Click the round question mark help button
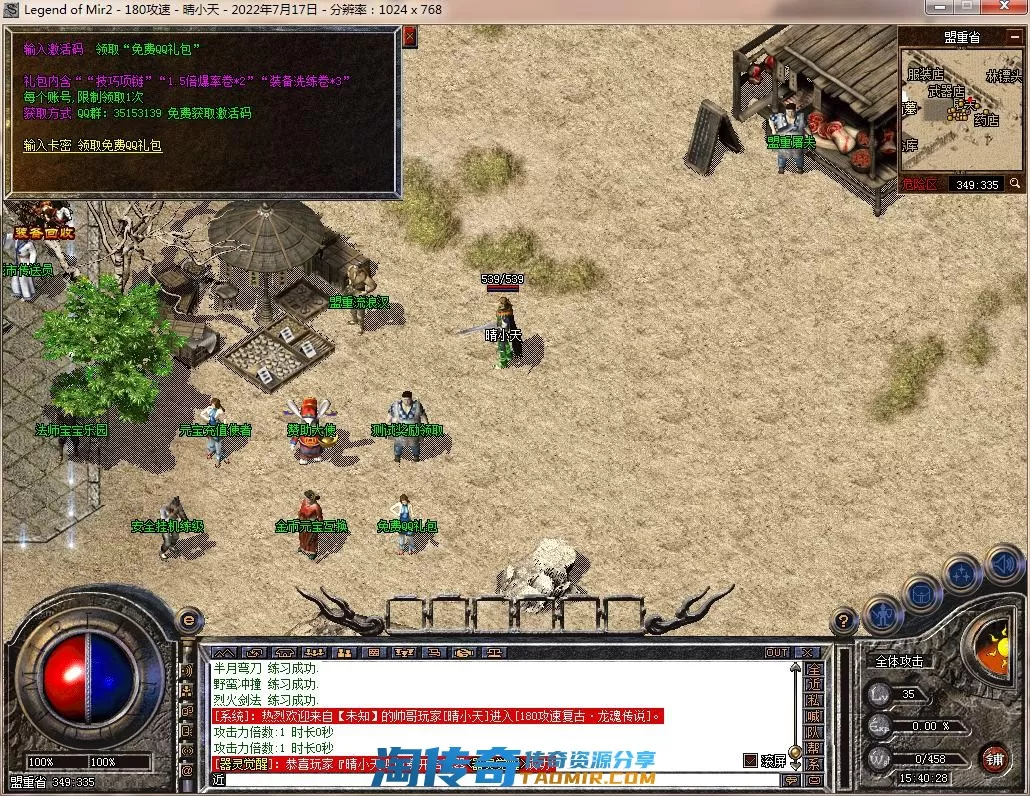The image size is (1030, 796). click(x=846, y=621)
